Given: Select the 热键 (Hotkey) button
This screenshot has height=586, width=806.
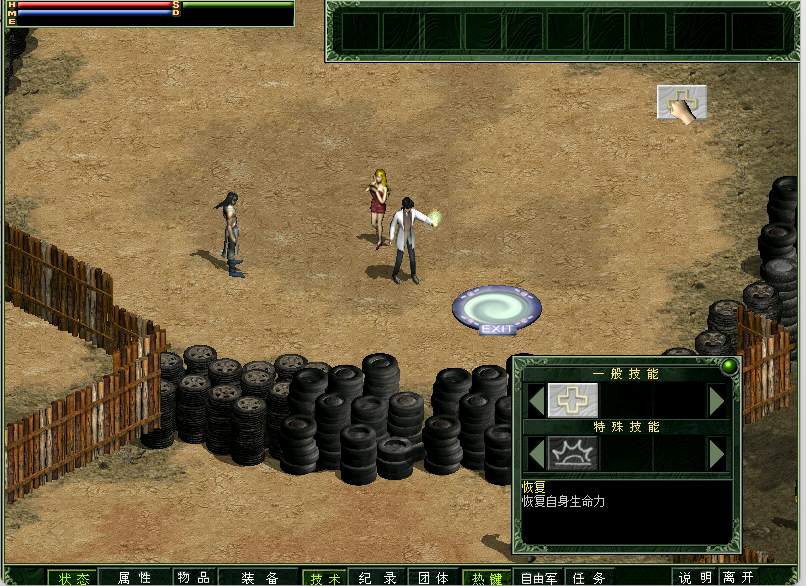Looking at the screenshot, I should pyautogui.click(x=485, y=577).
